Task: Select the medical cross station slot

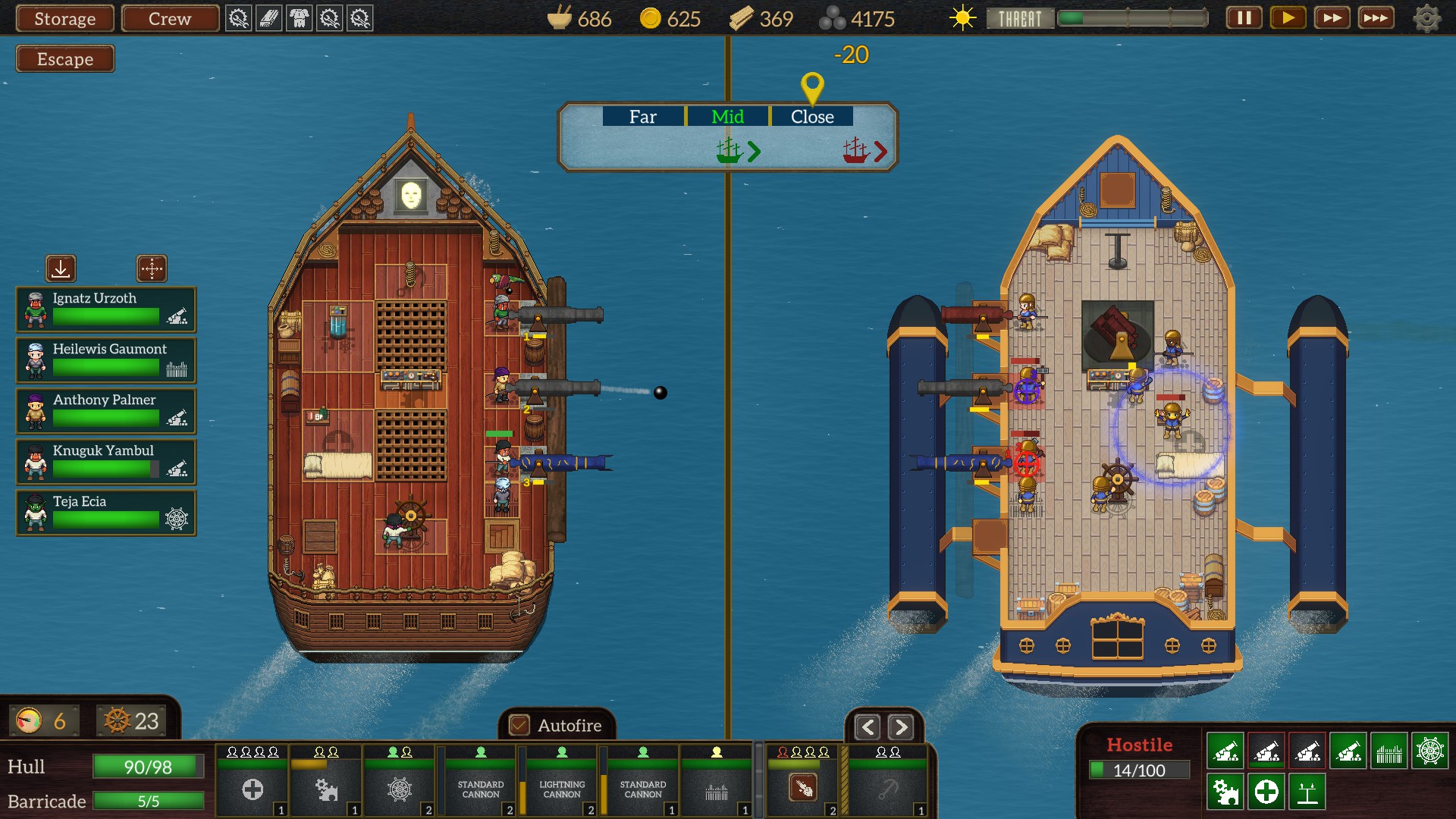Action: pos(253,789)
